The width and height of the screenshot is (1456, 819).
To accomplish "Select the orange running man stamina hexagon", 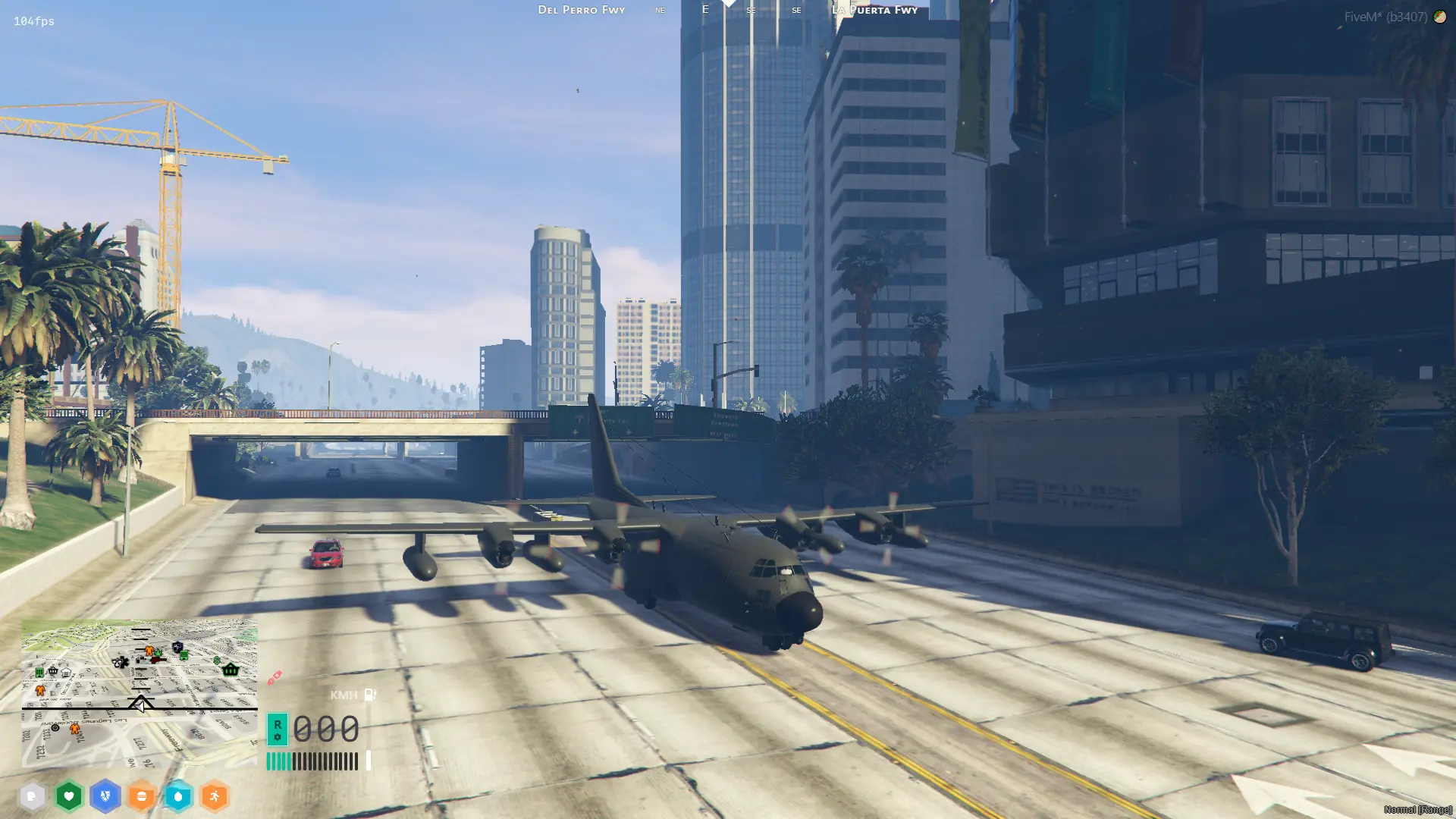I will click(215, 796).
